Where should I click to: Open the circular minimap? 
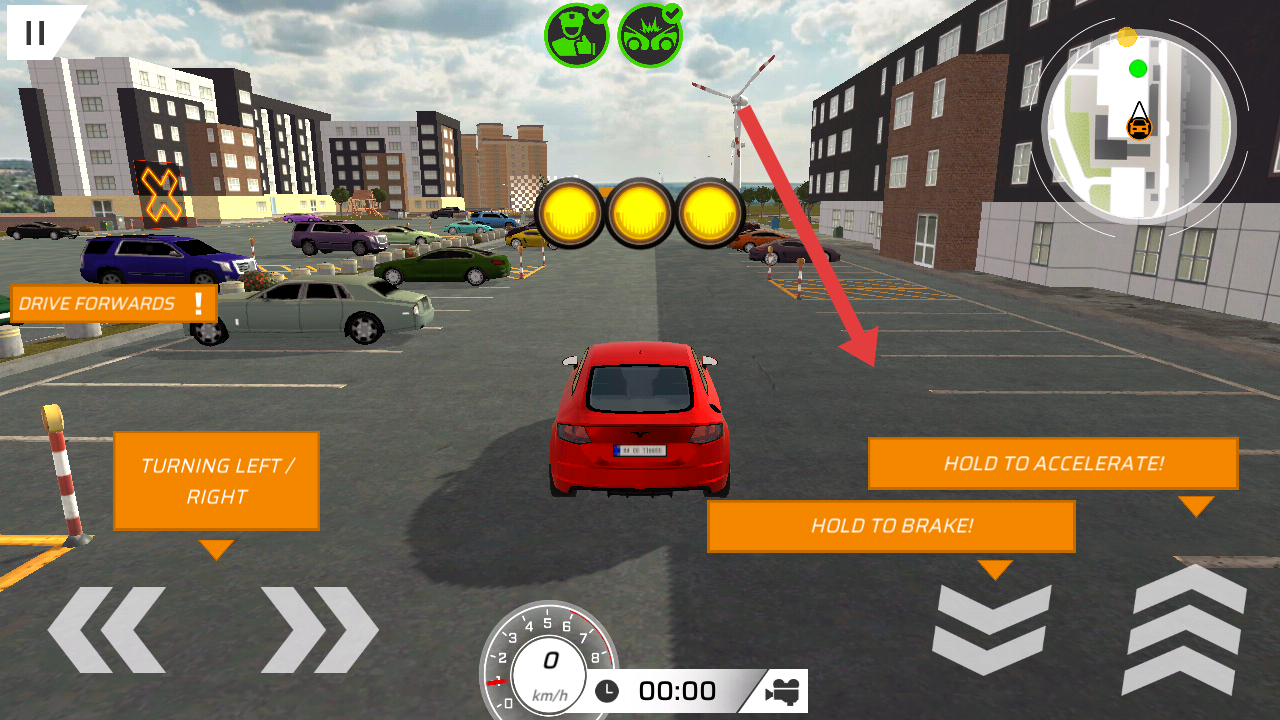tap(1139, 125)
